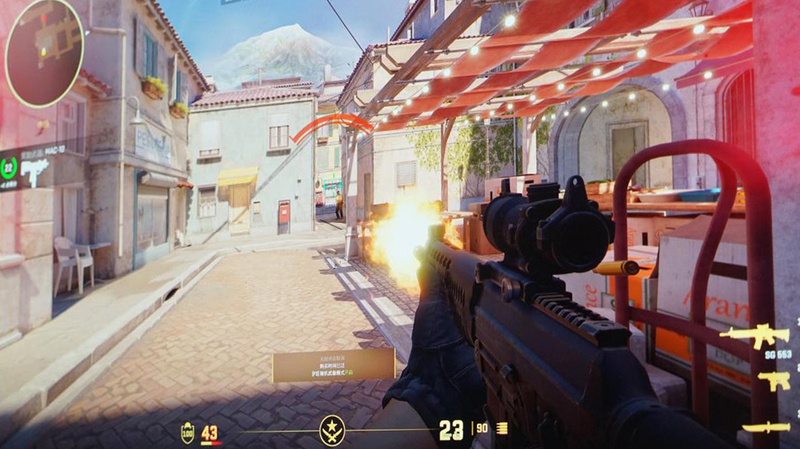
Task: Click the armor shield icon
Action: click(187, 433)
